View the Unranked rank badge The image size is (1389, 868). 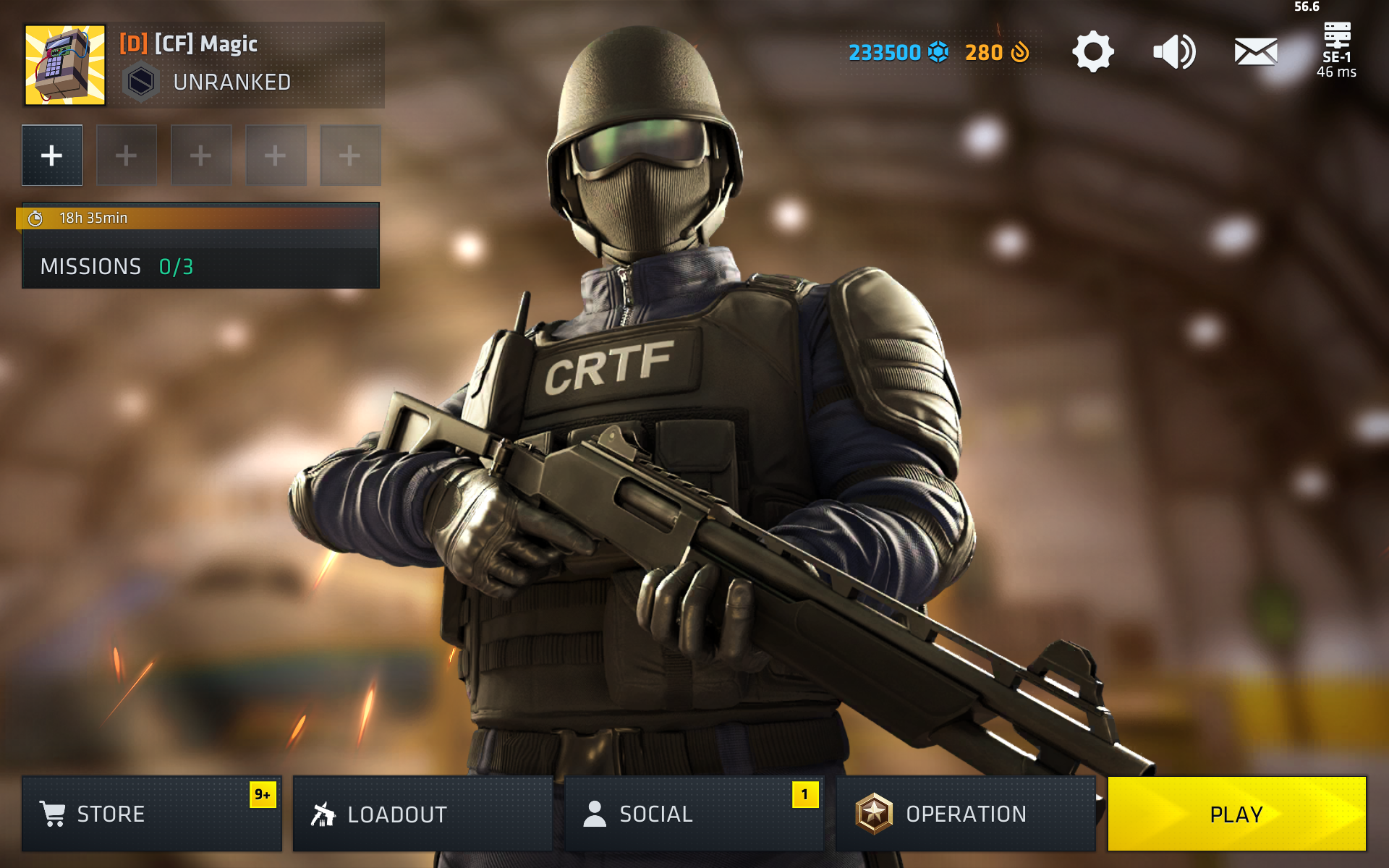[x=140, y=82]
